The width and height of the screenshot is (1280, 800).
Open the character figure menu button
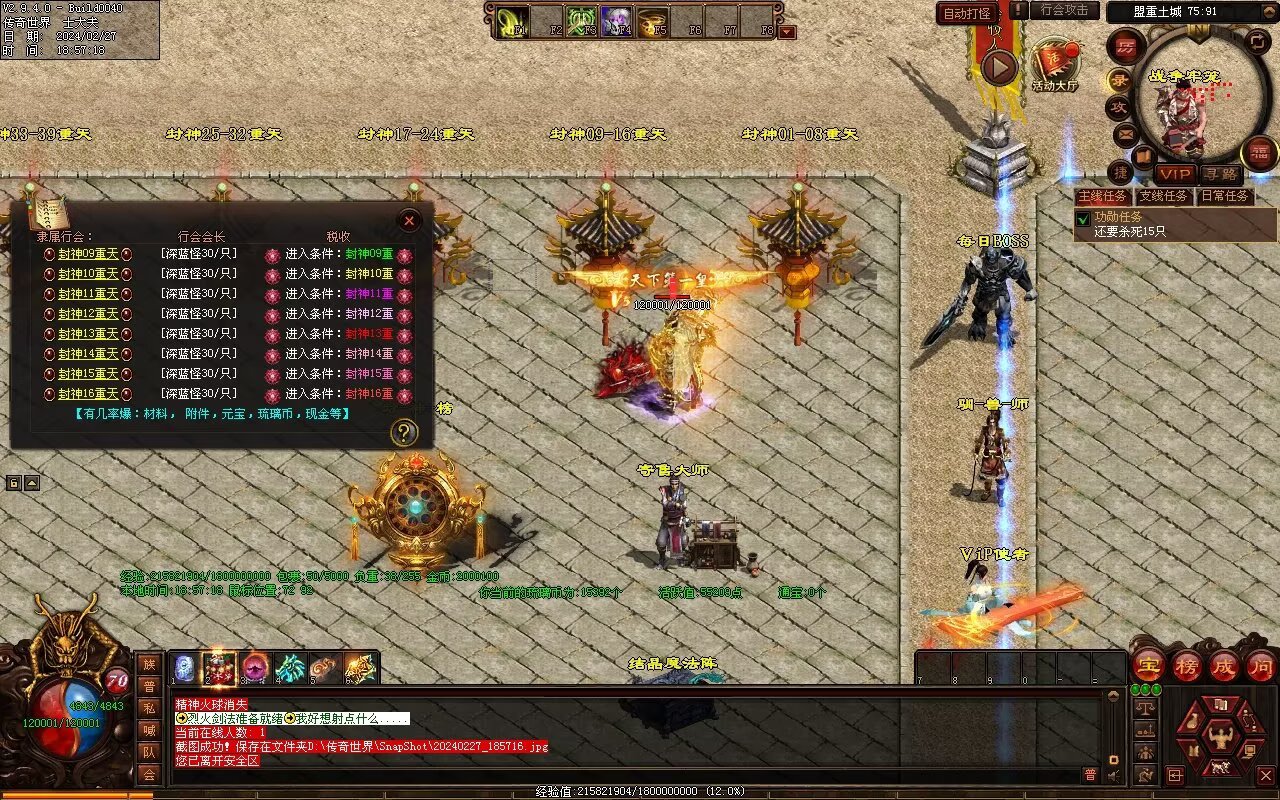(1220, 739)
